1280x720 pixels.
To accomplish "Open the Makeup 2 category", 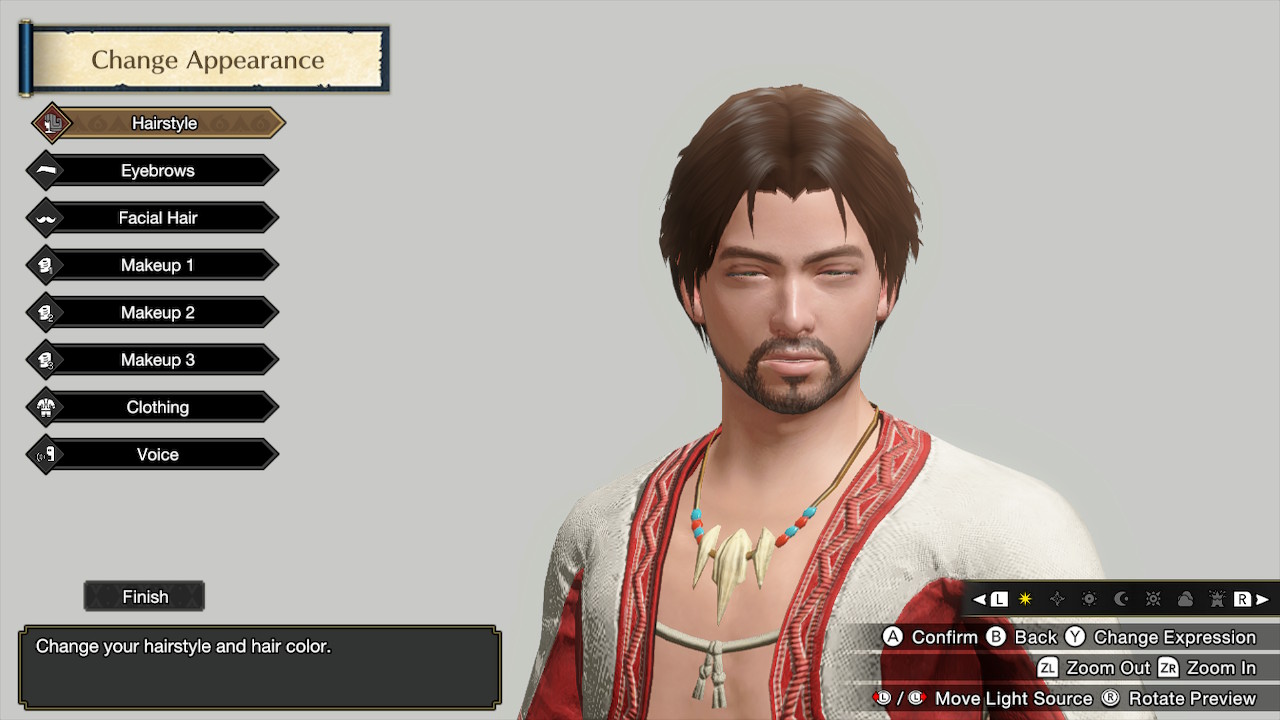I will tap(156, 312).
